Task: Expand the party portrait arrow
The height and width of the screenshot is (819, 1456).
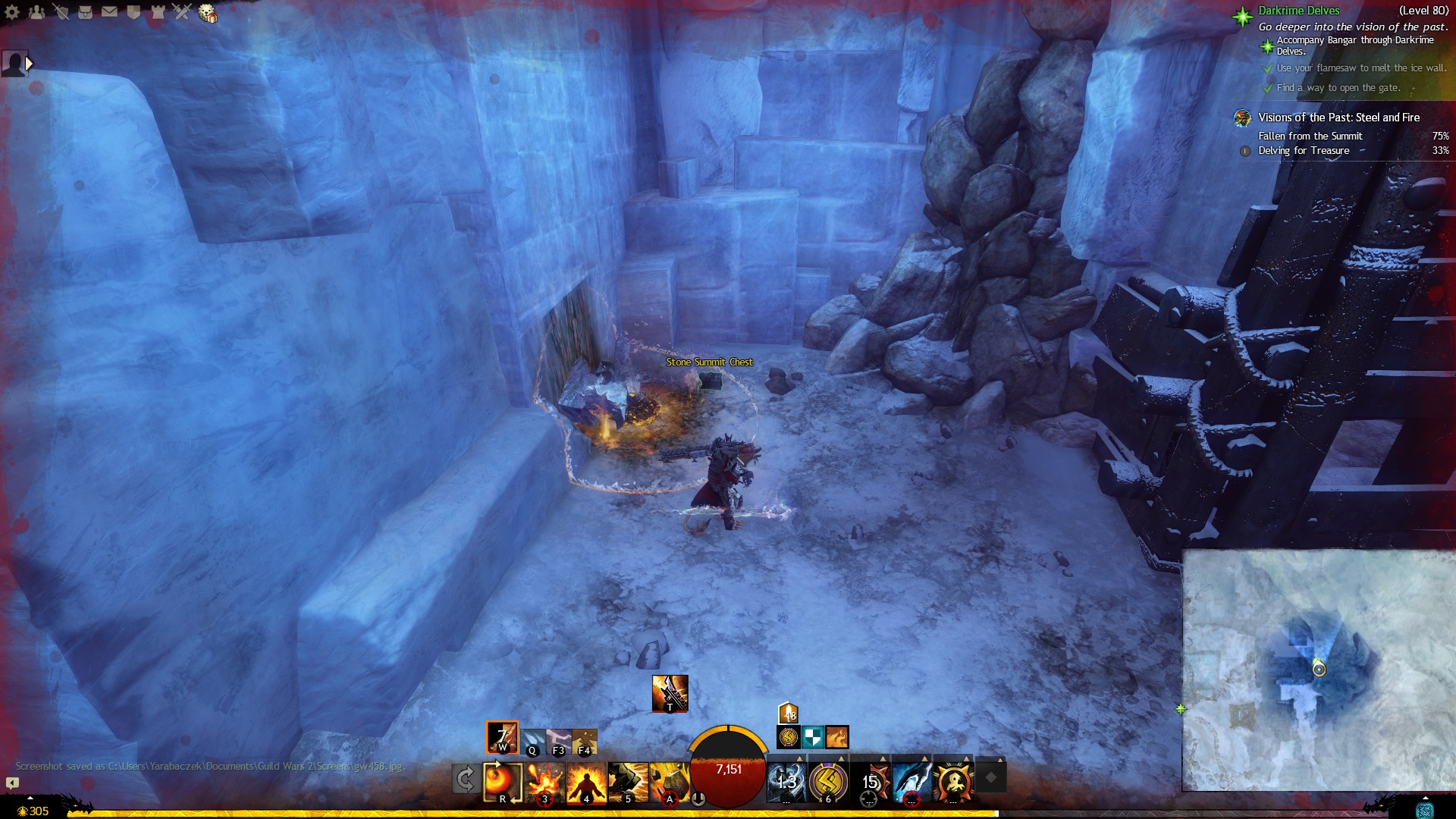Action: (x=29, y=64)
